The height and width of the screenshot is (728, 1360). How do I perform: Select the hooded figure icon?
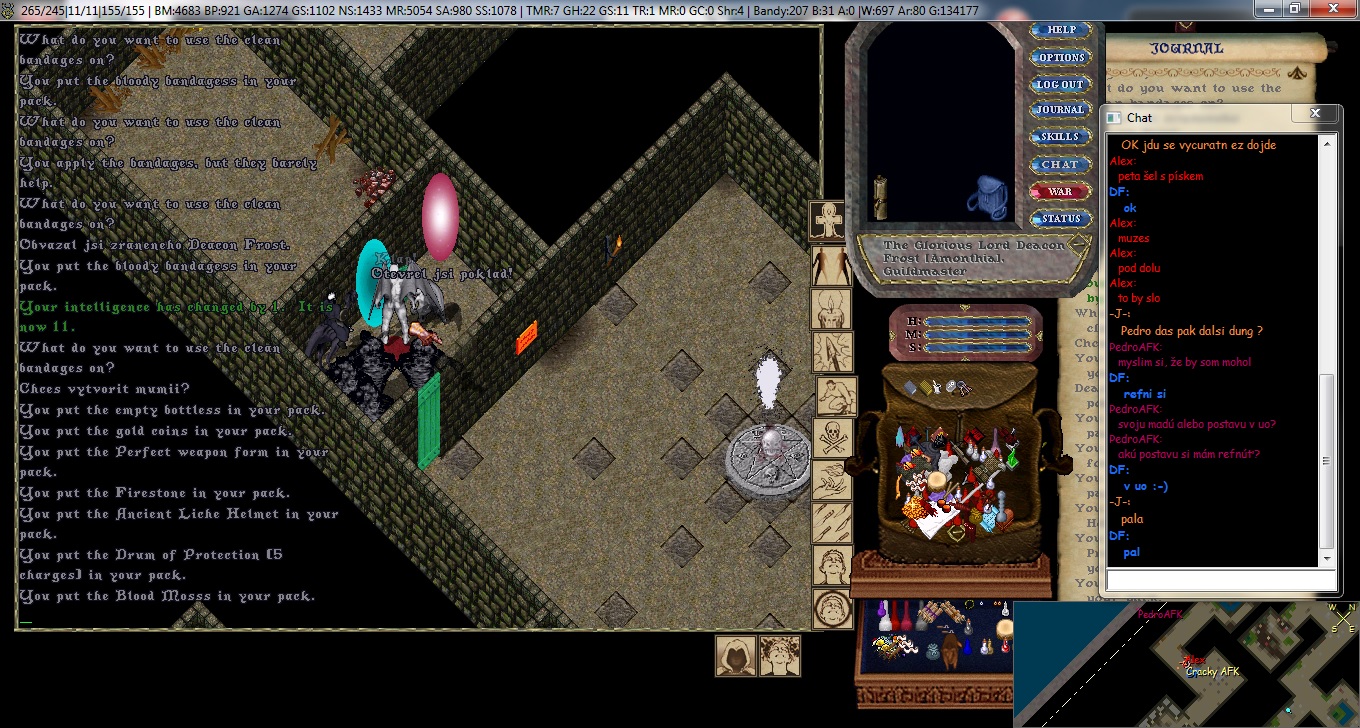pos(734,655)
